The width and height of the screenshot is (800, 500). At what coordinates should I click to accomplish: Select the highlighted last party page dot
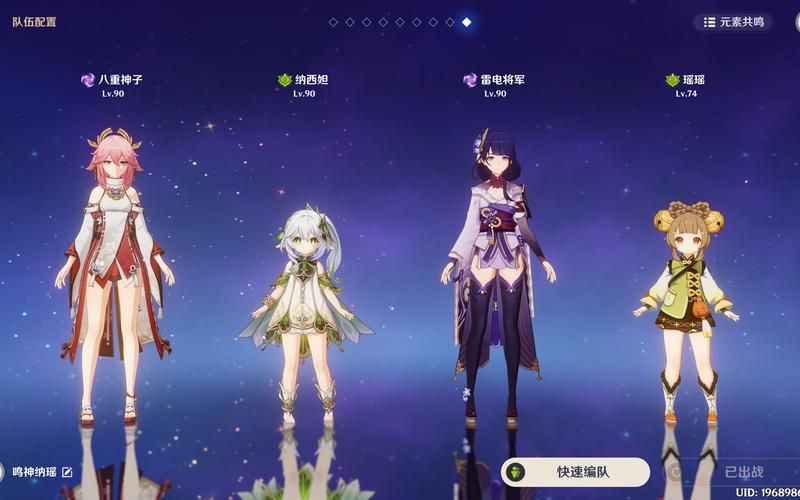point(467,22)
